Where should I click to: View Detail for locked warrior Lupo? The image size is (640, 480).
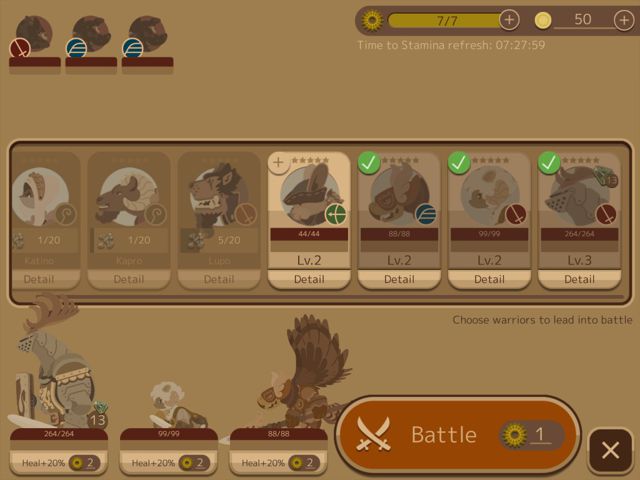(218, 279)
